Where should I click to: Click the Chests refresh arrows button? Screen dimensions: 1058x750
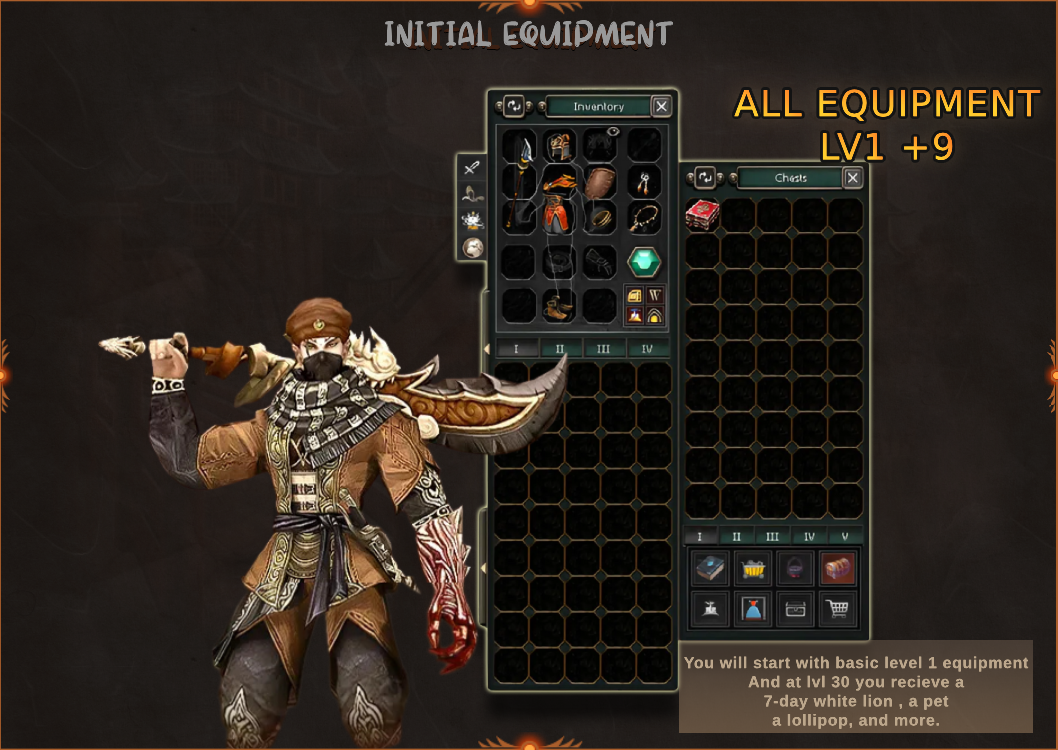coord(705,178)
